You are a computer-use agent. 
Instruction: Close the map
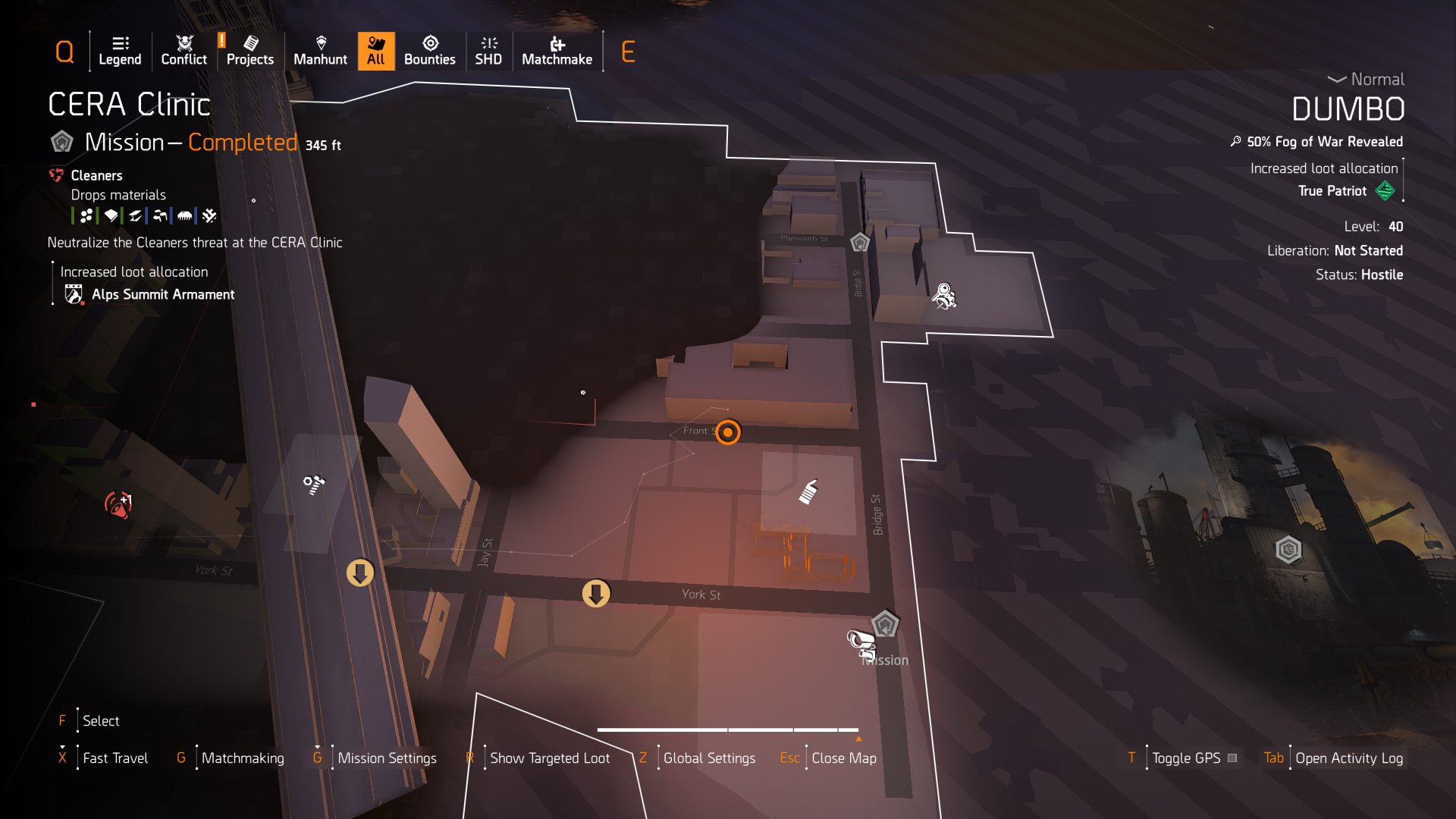(843, 758)
